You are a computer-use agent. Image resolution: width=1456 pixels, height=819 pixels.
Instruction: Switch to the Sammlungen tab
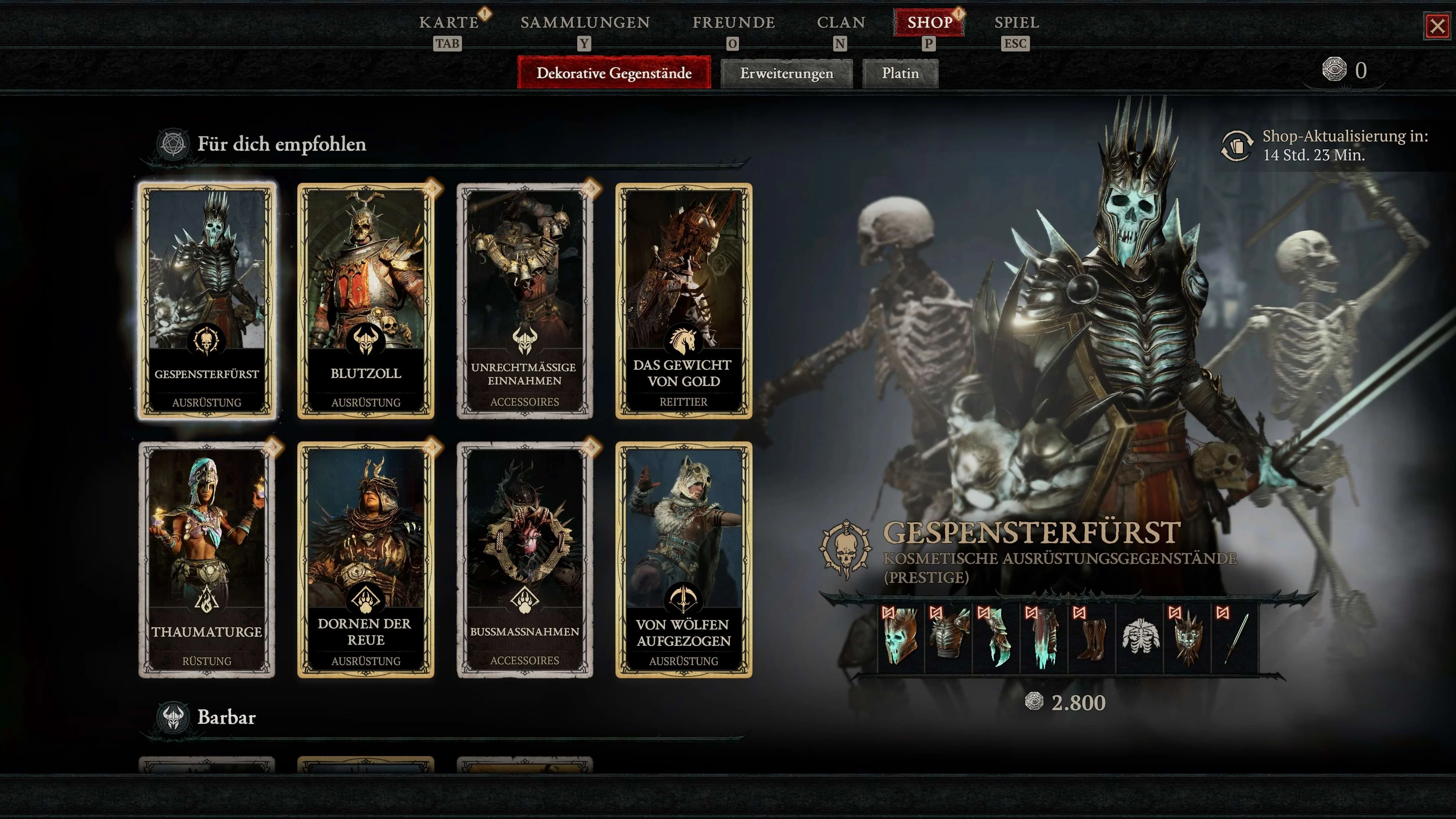tap(585, 23)
